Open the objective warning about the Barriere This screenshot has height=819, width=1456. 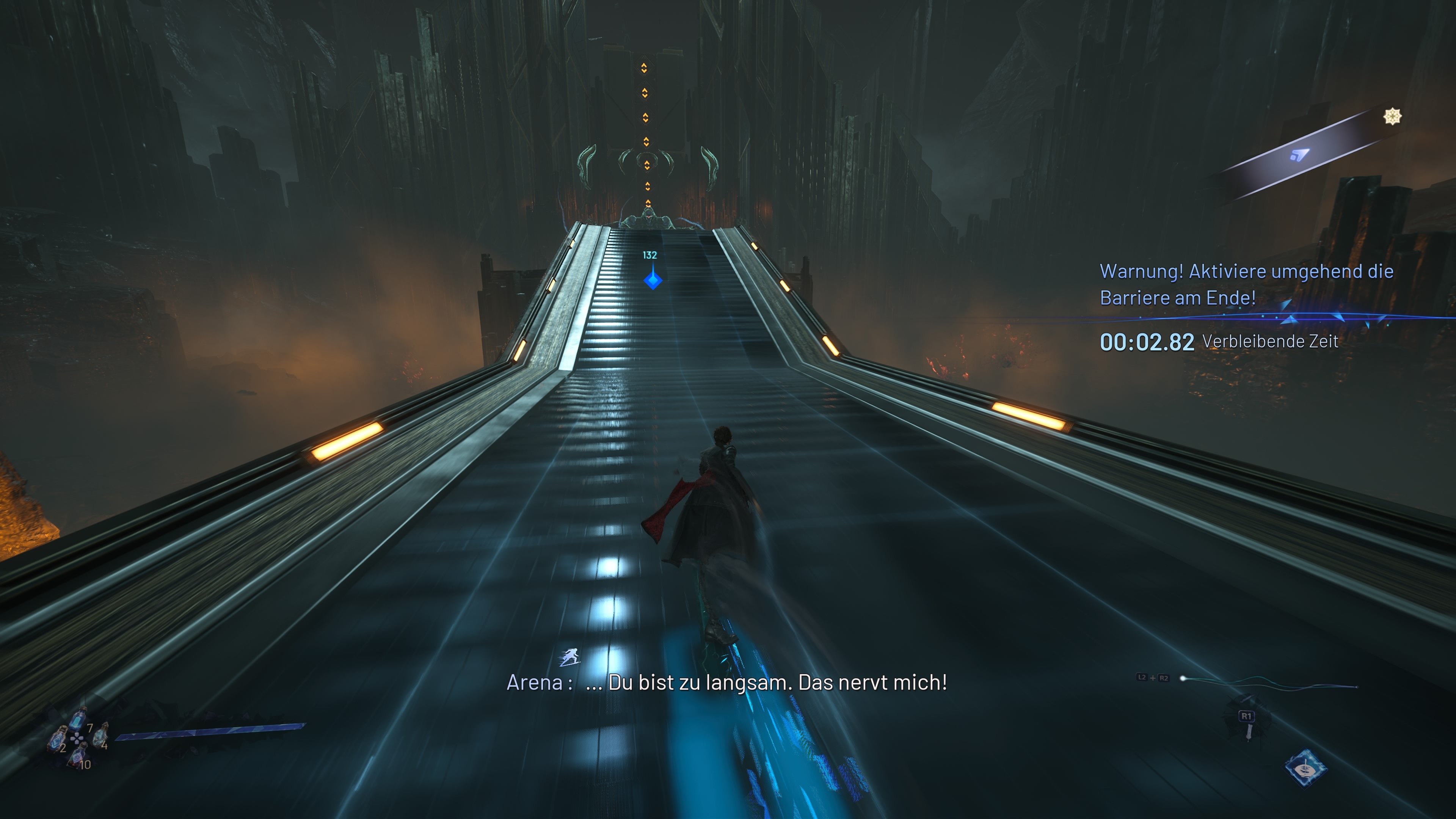pyautogui.click(x=1246, y=284)
